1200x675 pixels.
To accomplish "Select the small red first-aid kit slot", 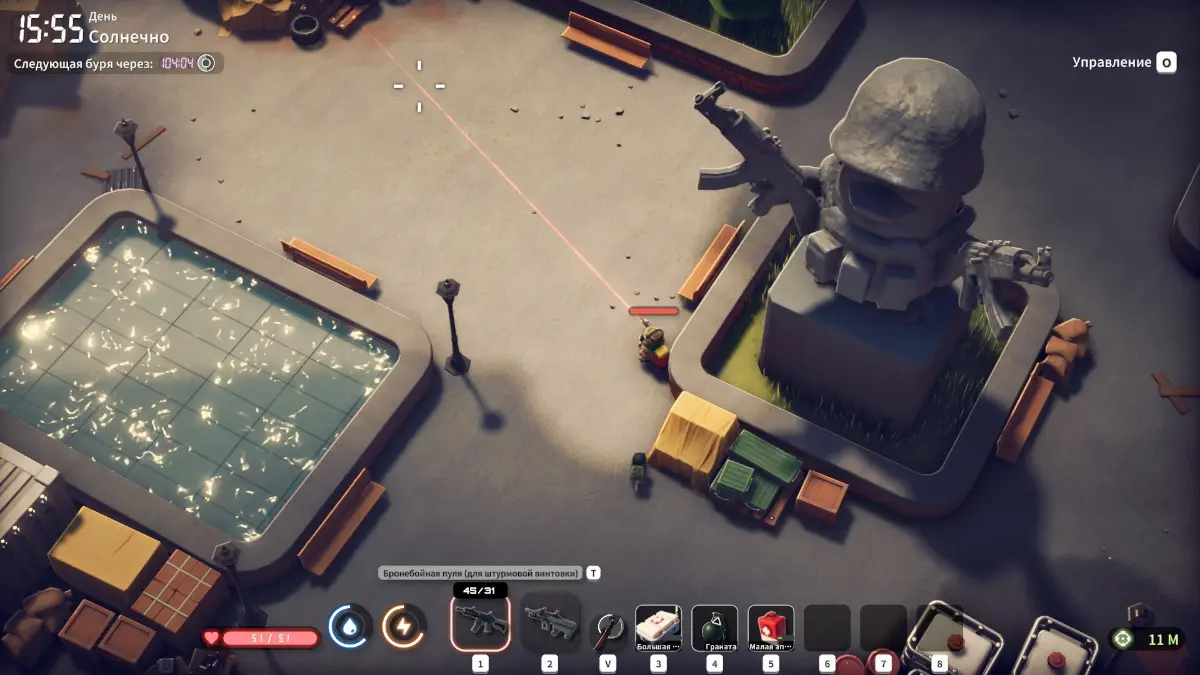I will tap(770, 627).
